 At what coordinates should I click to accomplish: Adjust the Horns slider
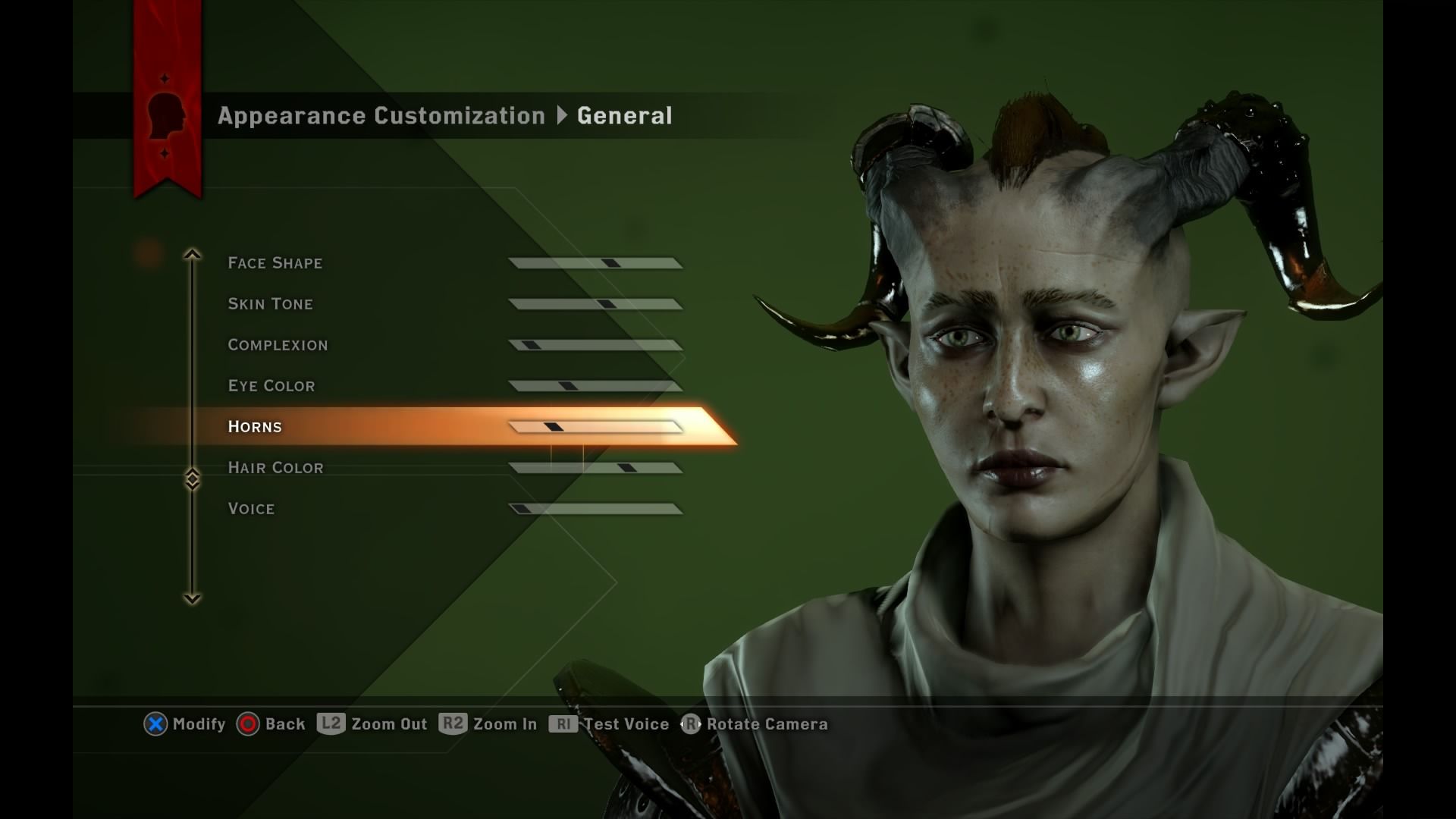click(599, 426)
